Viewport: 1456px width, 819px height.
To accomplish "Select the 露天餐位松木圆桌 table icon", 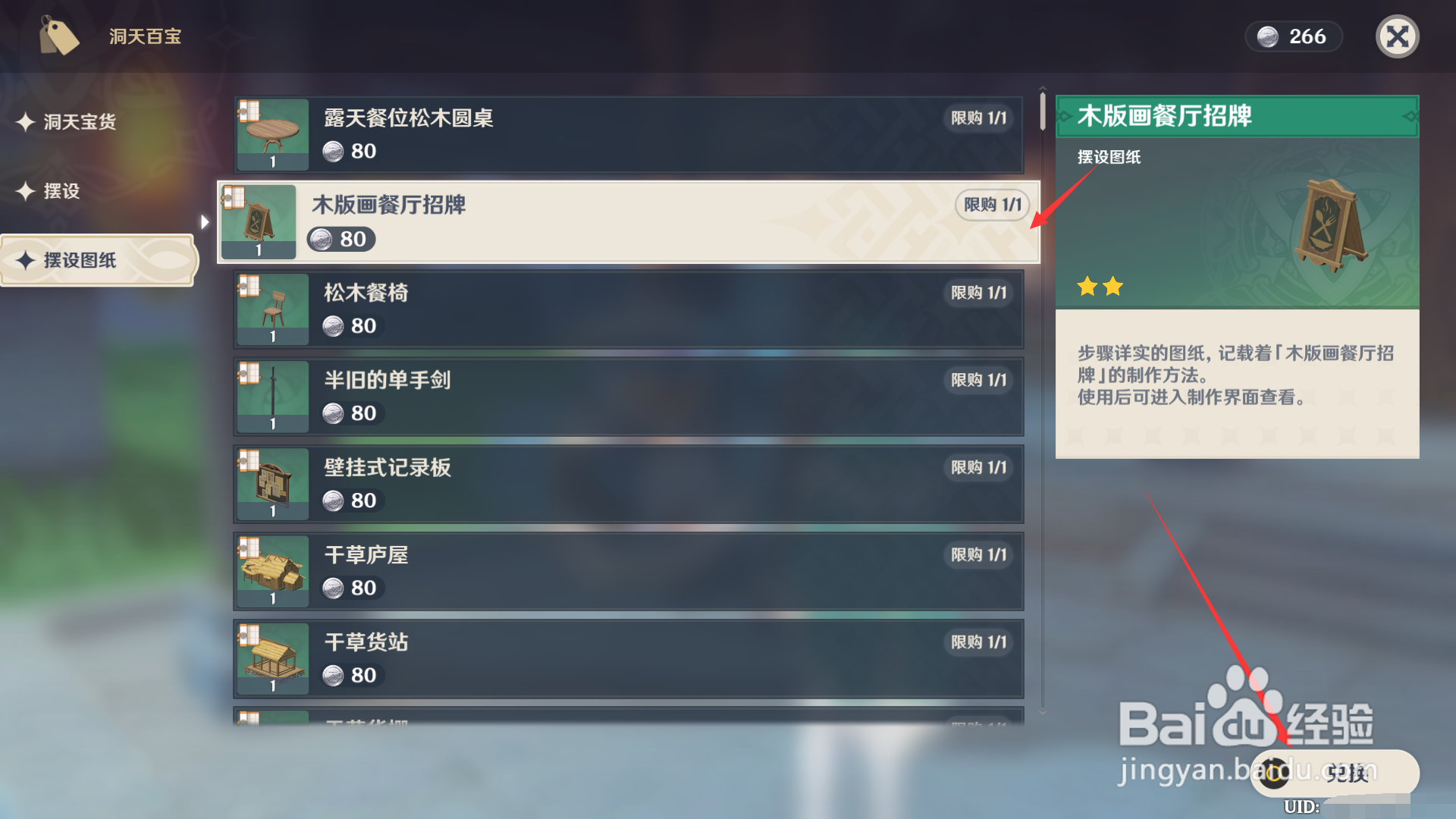I will 271,133.
